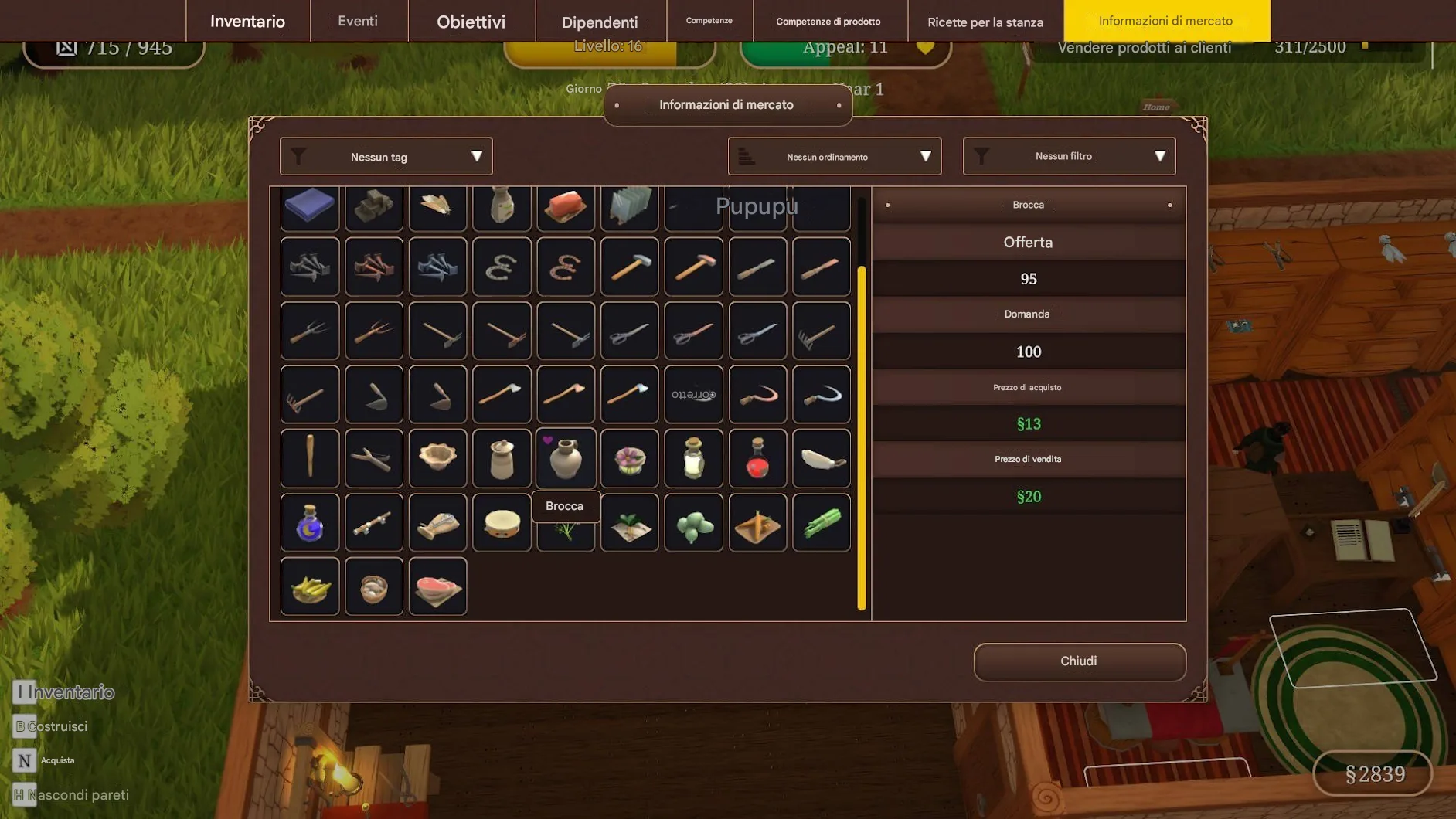Select the Informazioni di mercato tab
1456x819 pixels.
(x=1165, y=21)
